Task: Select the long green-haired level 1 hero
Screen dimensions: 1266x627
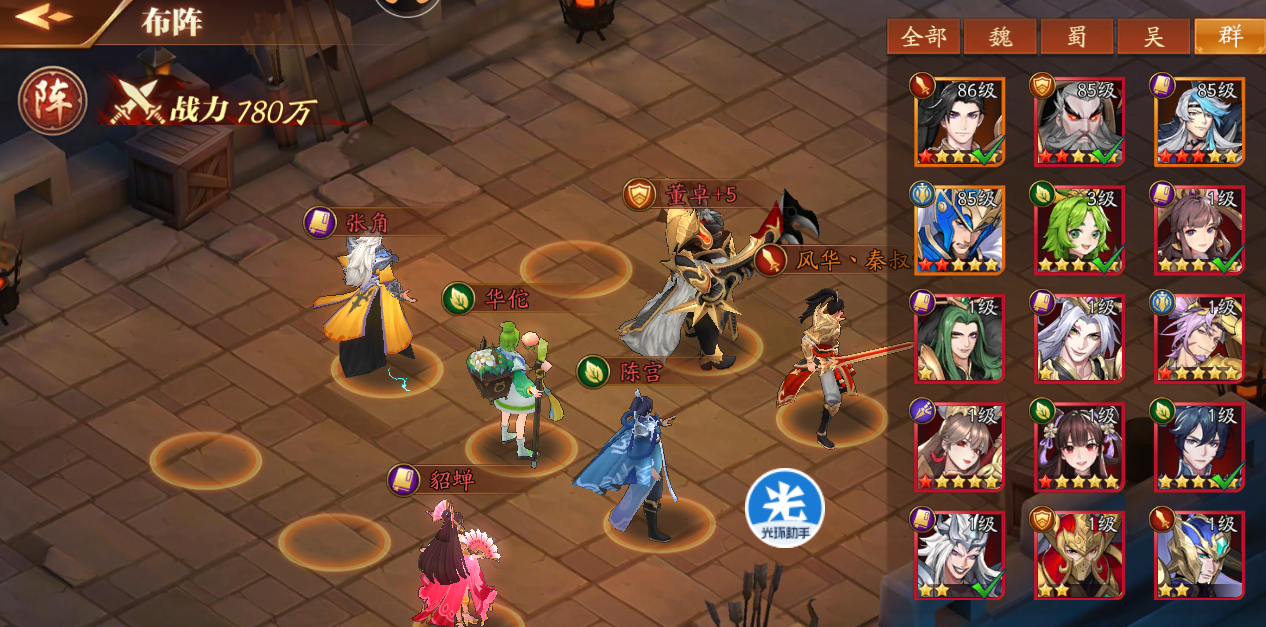Action: tap(959, 338)
